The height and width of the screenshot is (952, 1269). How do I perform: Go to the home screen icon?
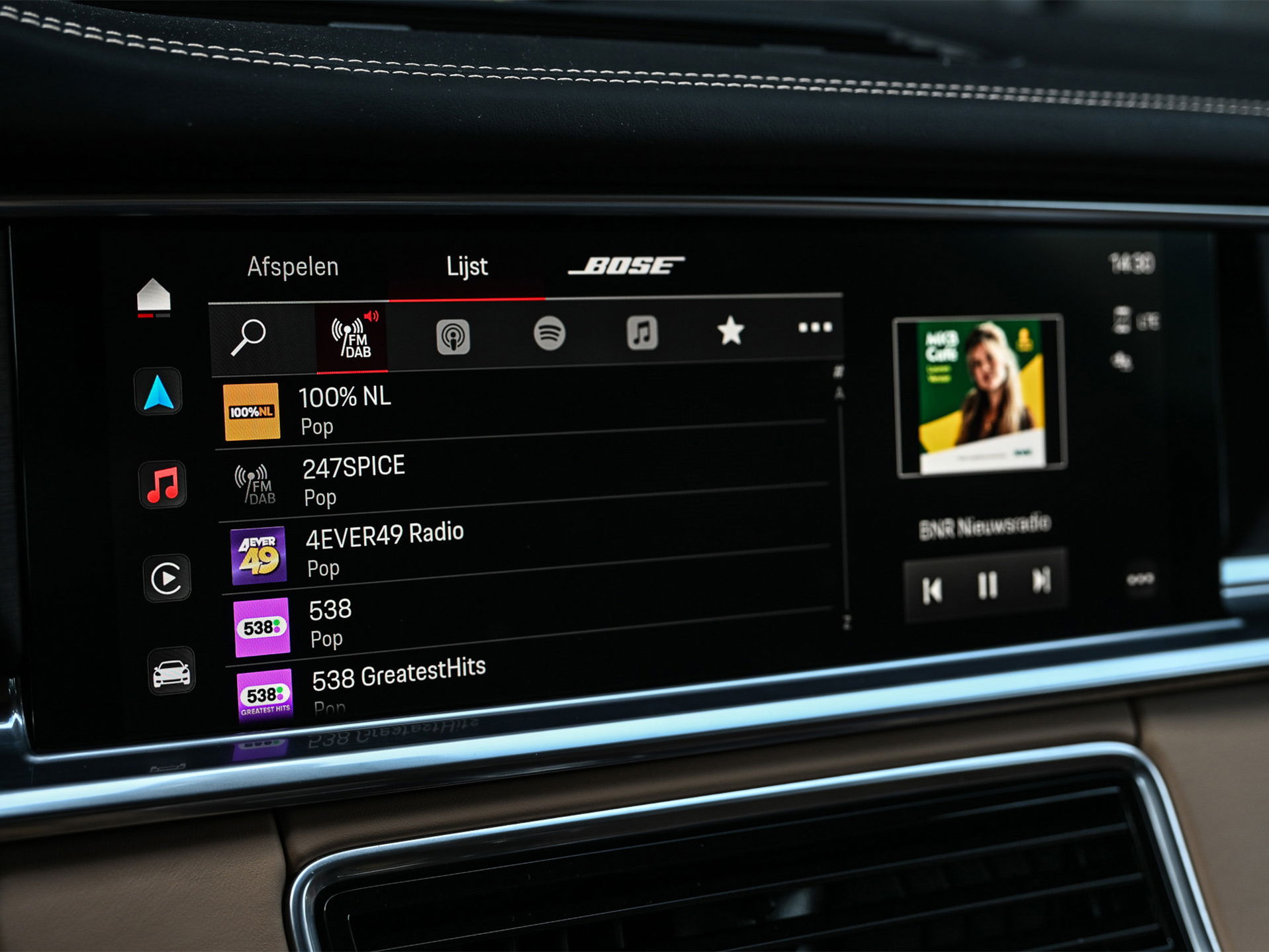(154, 296)
